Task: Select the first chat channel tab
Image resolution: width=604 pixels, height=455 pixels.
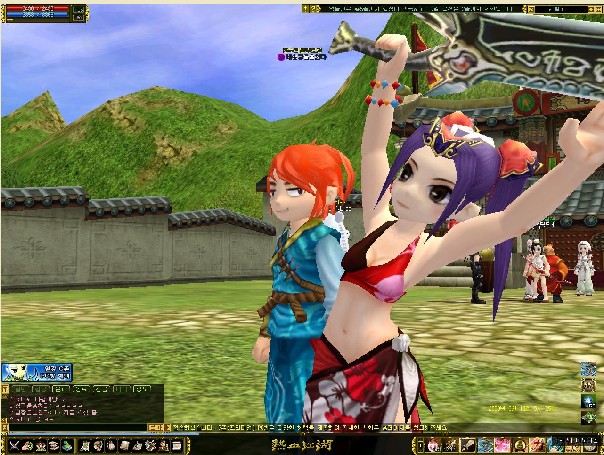Action: click(x=17, y=388)
